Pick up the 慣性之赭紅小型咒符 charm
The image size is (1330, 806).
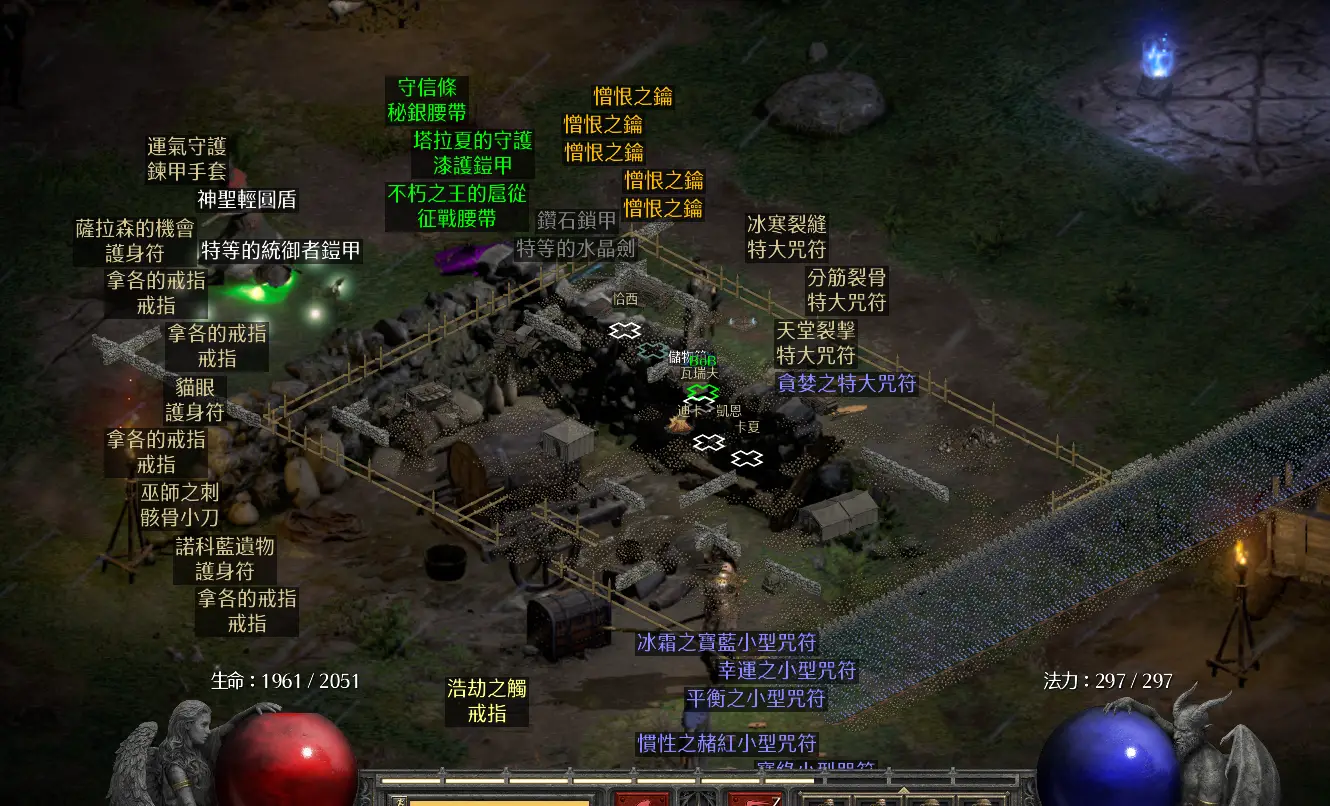pos(727,743)
